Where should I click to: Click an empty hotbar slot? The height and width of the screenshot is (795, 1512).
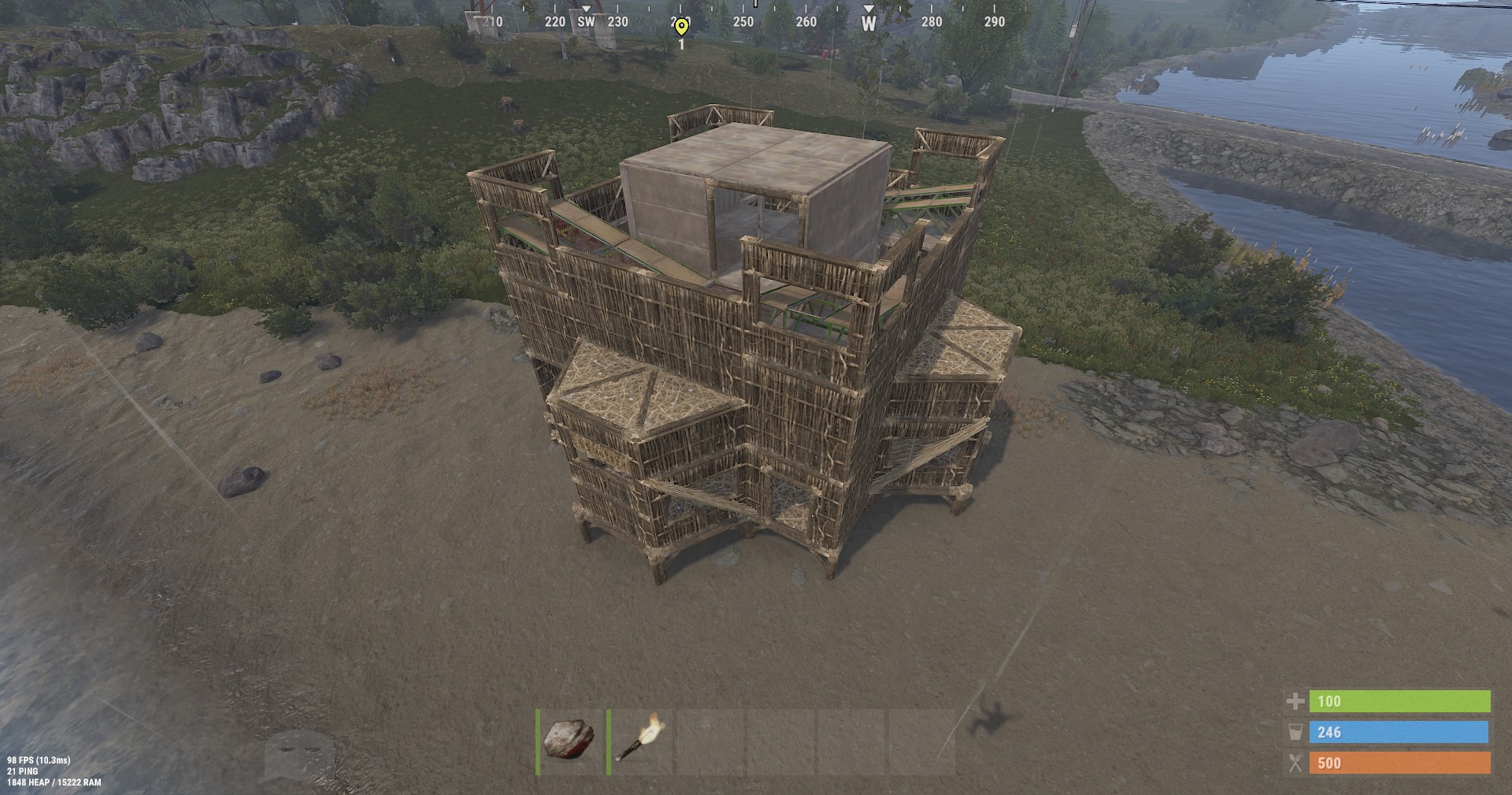coord(709,740)
